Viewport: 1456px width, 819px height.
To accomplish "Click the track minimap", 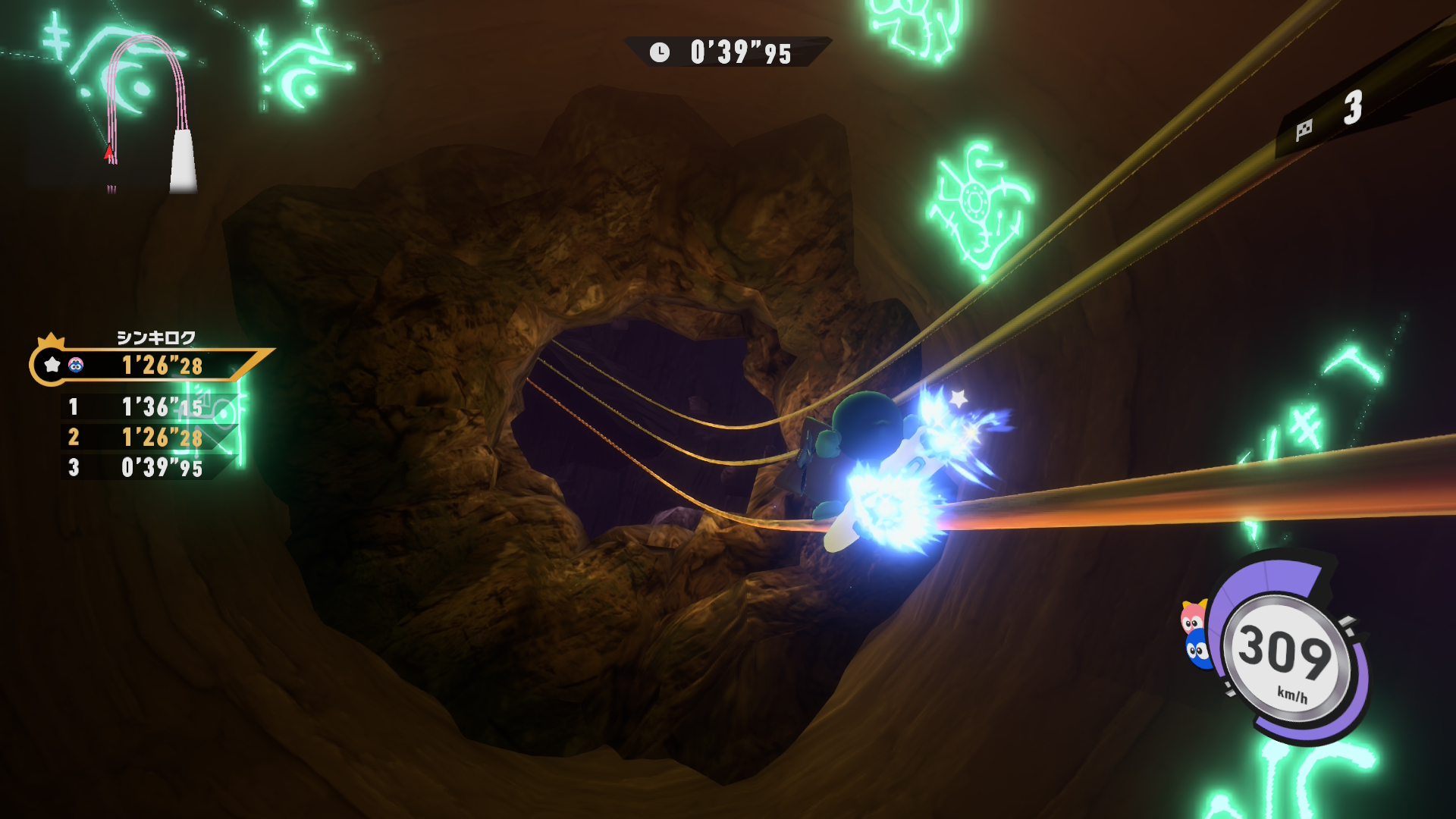I will click(x=148, y=114).
